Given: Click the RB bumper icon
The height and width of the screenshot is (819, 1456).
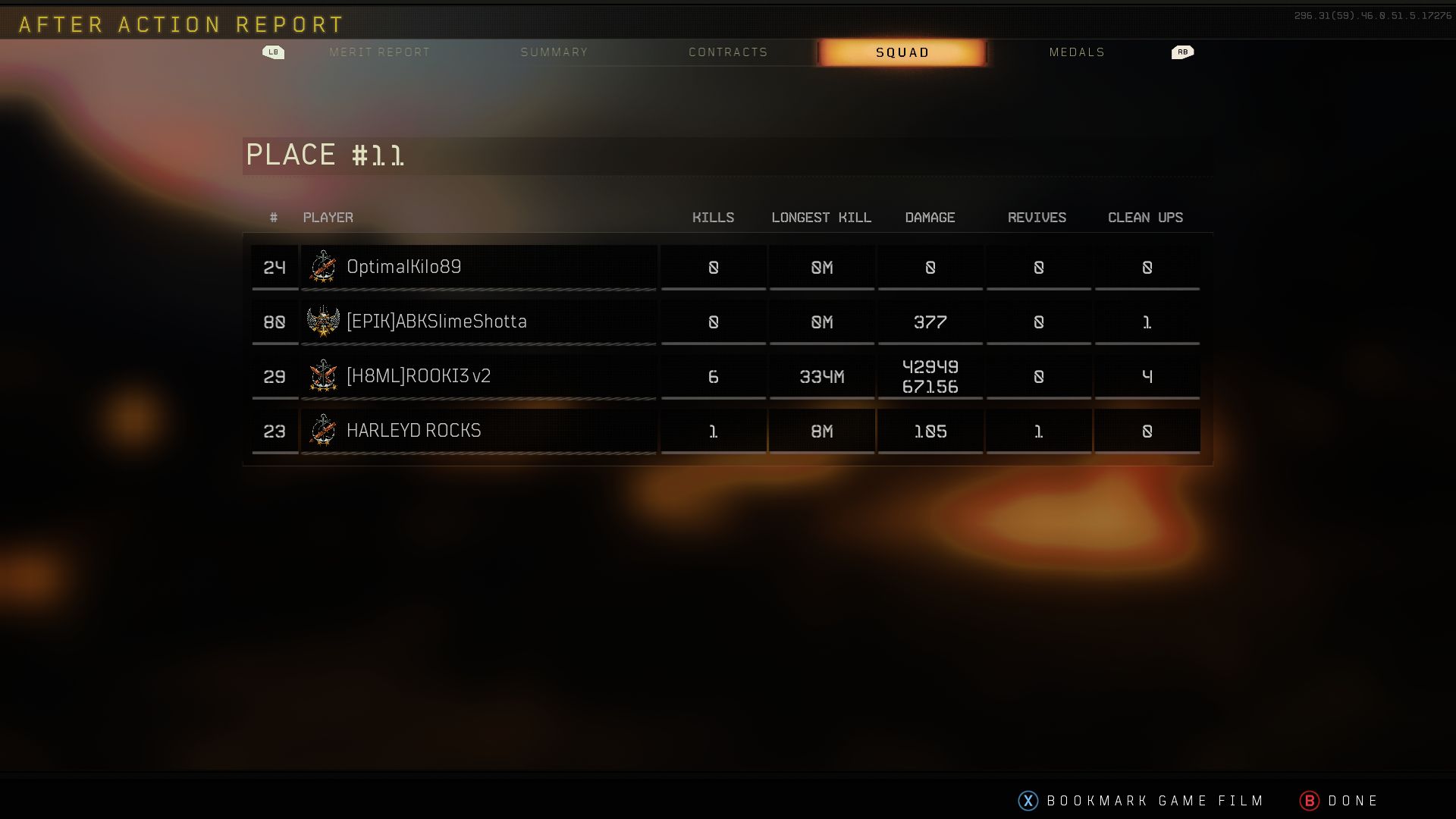Looking at the screenshot, I should (x=1181, y=52).
